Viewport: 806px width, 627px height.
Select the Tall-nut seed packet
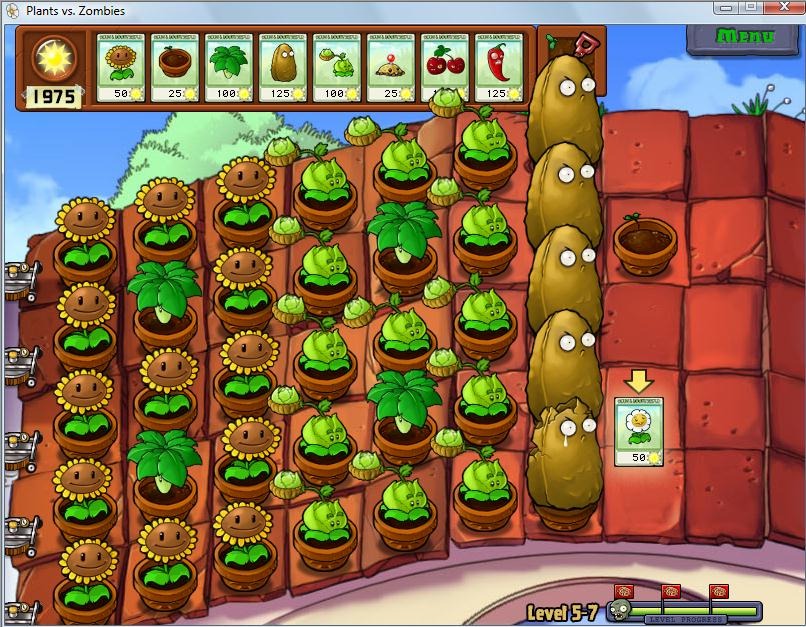pos(284,67)
